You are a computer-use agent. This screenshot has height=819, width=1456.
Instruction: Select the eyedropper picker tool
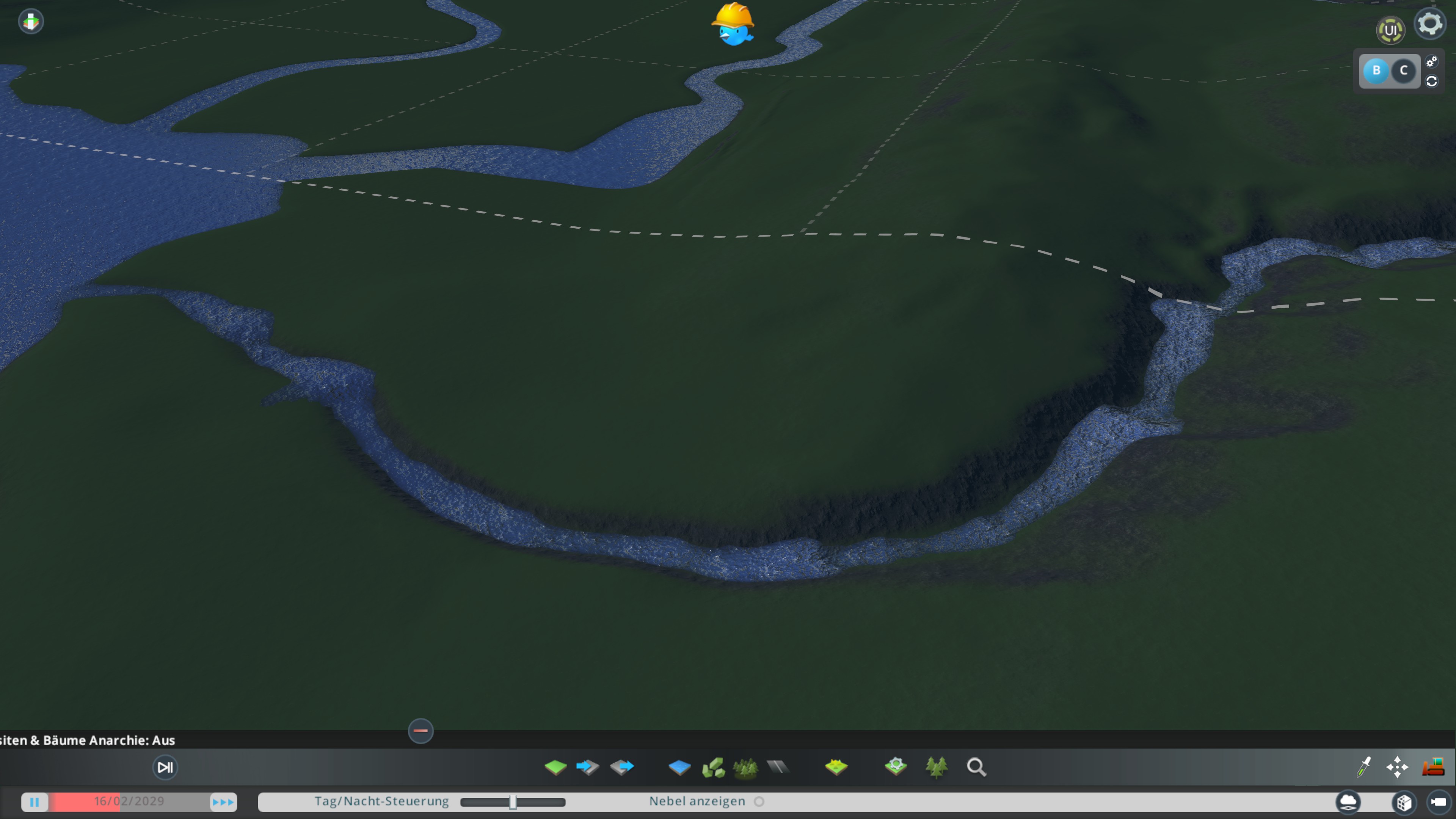pyautogui.click(x=1364, y=767)
